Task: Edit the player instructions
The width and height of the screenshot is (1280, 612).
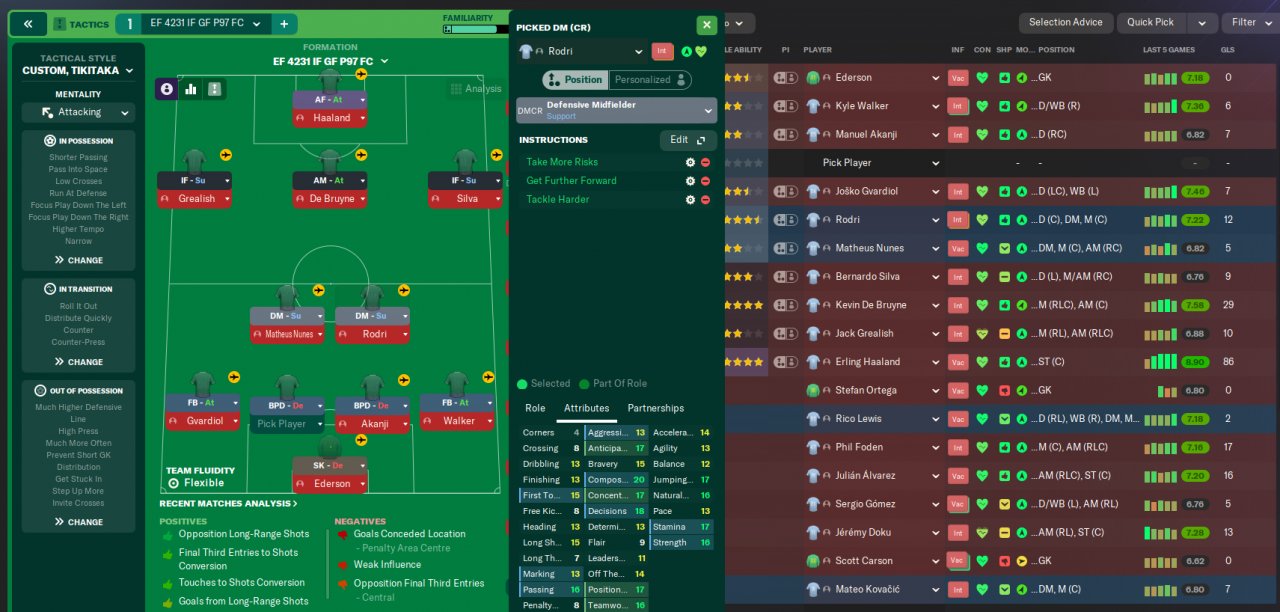Action: (x=687, y=140)
